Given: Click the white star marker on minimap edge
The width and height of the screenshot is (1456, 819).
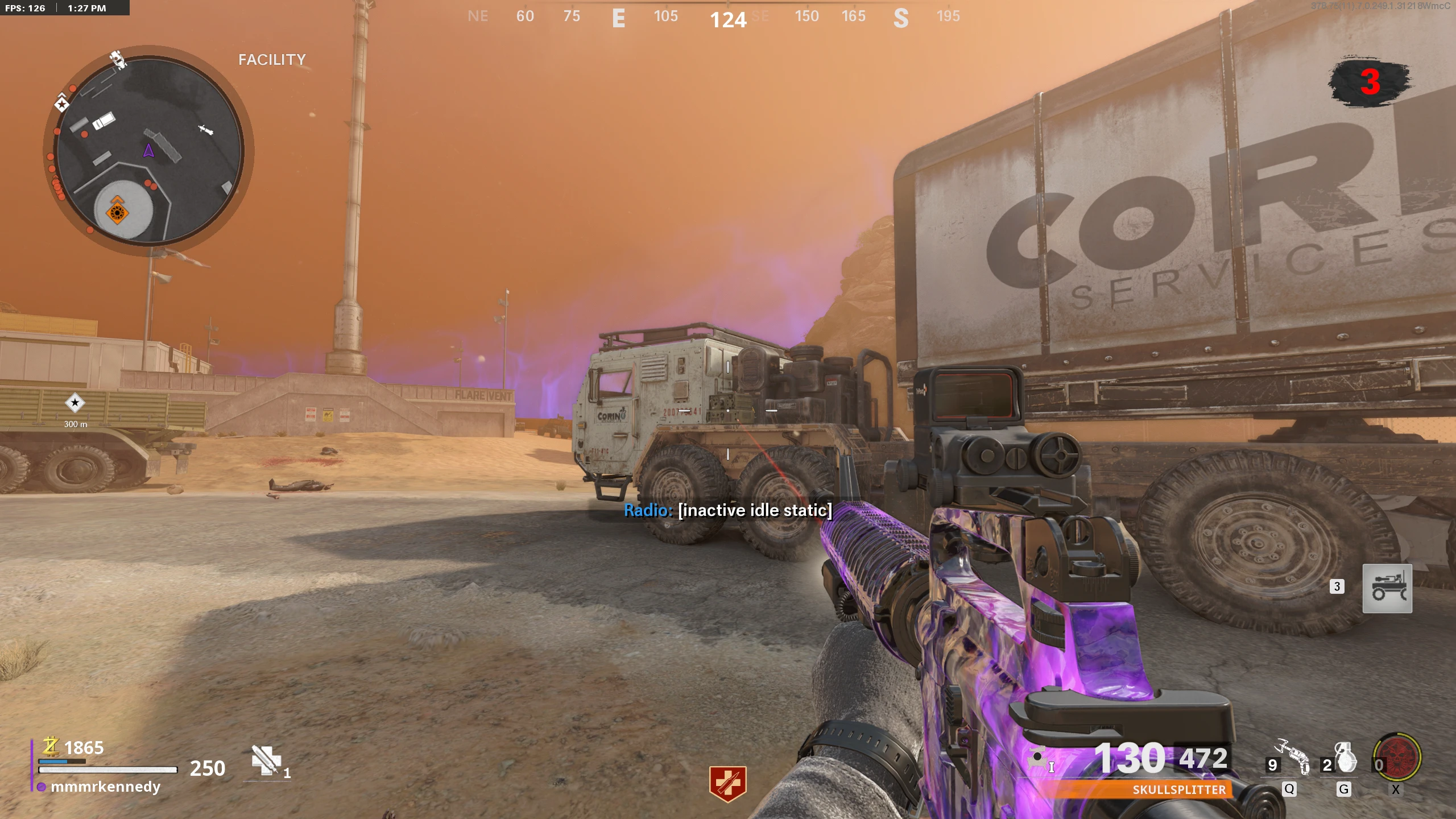Looking at the screenshot, I should pyautogui.click(x=61, y=104).
